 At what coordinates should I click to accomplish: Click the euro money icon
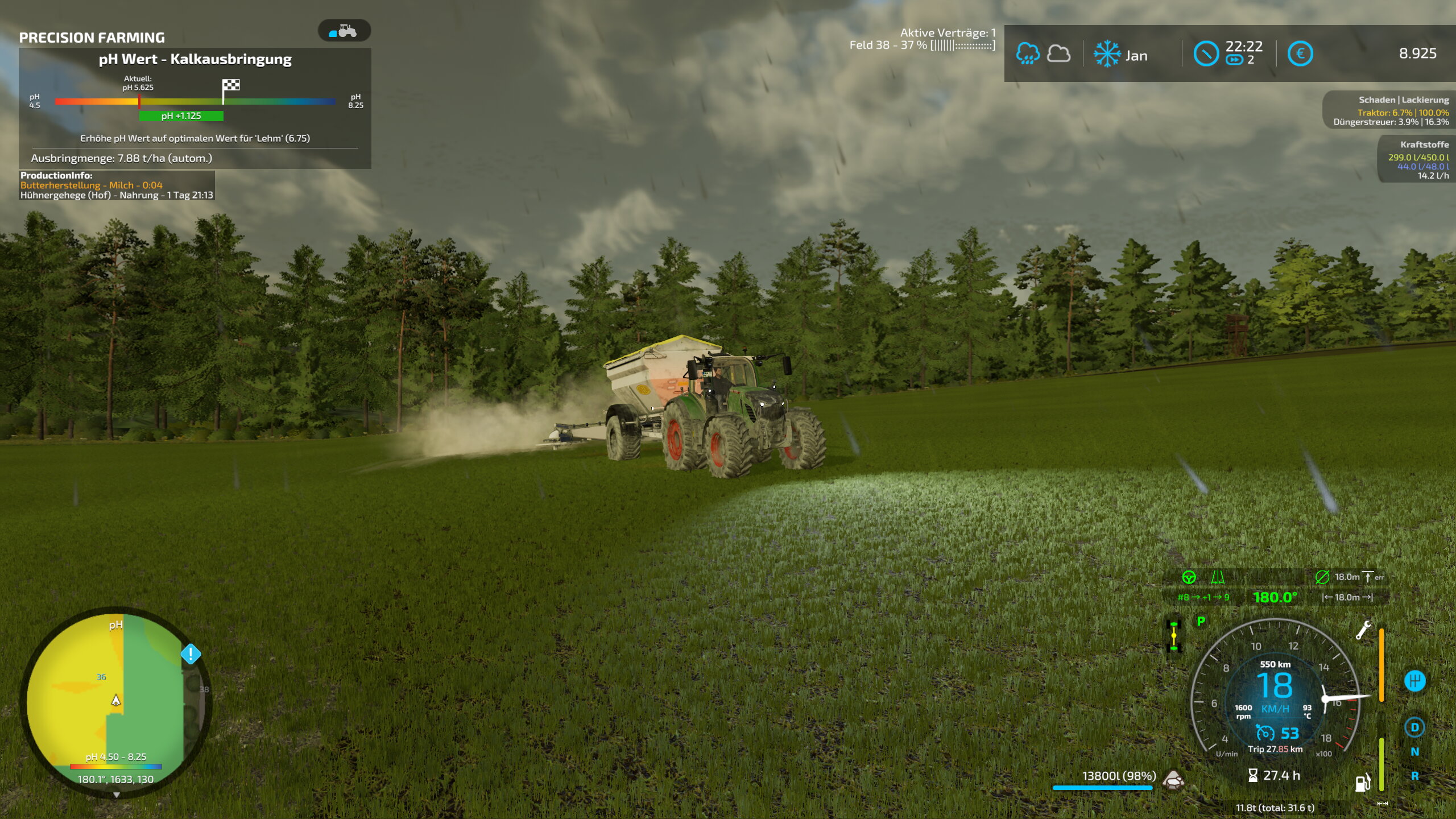pos(1300,54)
